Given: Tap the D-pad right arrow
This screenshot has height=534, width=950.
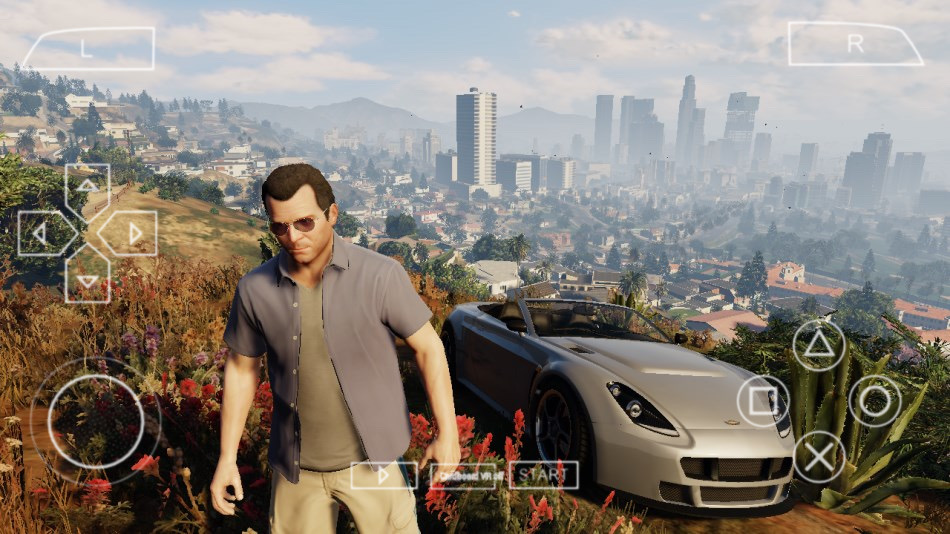Looking at the screenshot, I should point(135,233).
